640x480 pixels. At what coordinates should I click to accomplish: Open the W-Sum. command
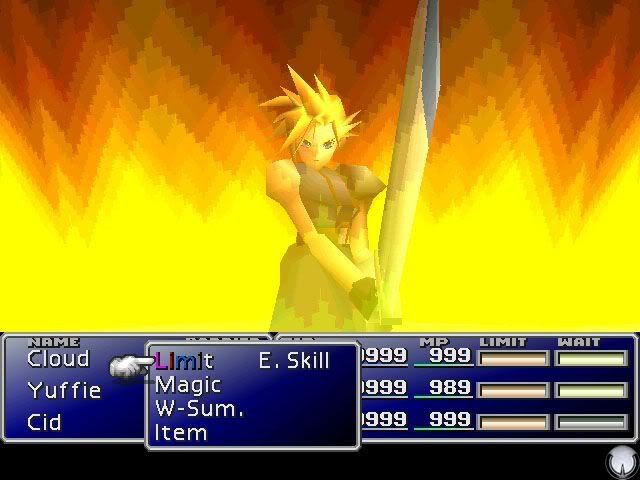click(x=199, y=409)
